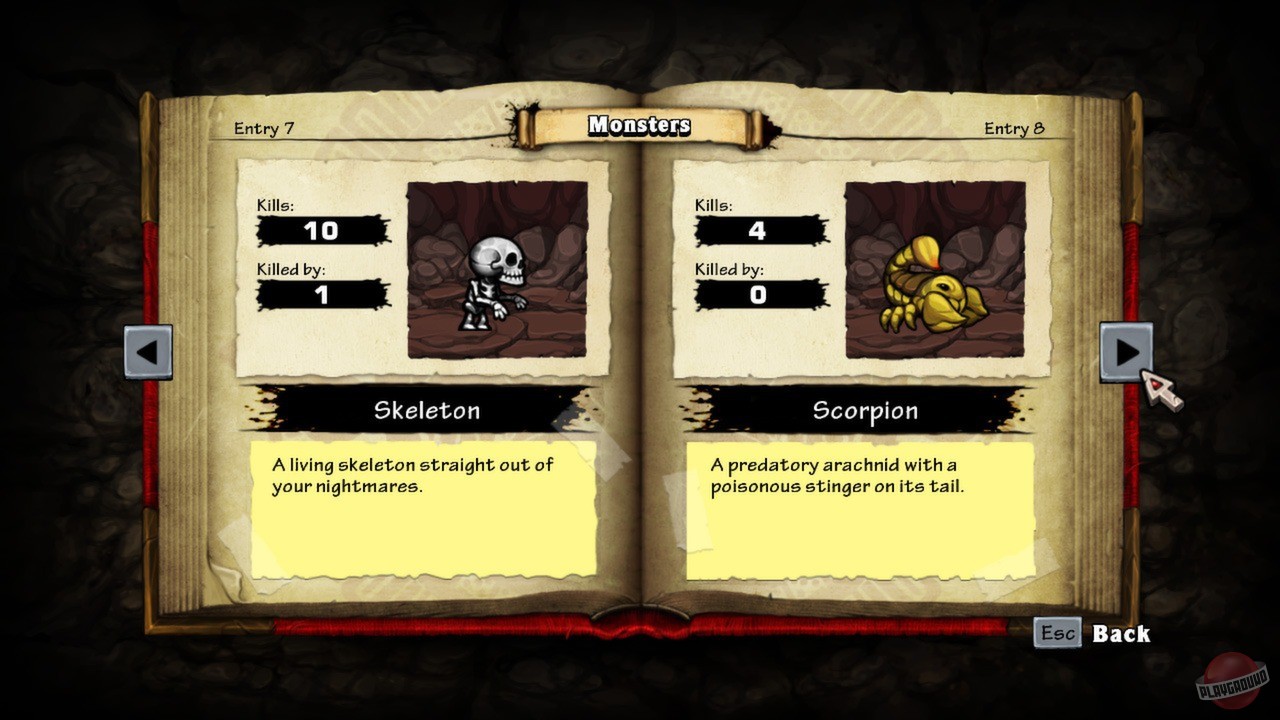Select the Entry 8 label
The height and width of the screenshot is (720, 1280).
tap(1012, 128)
